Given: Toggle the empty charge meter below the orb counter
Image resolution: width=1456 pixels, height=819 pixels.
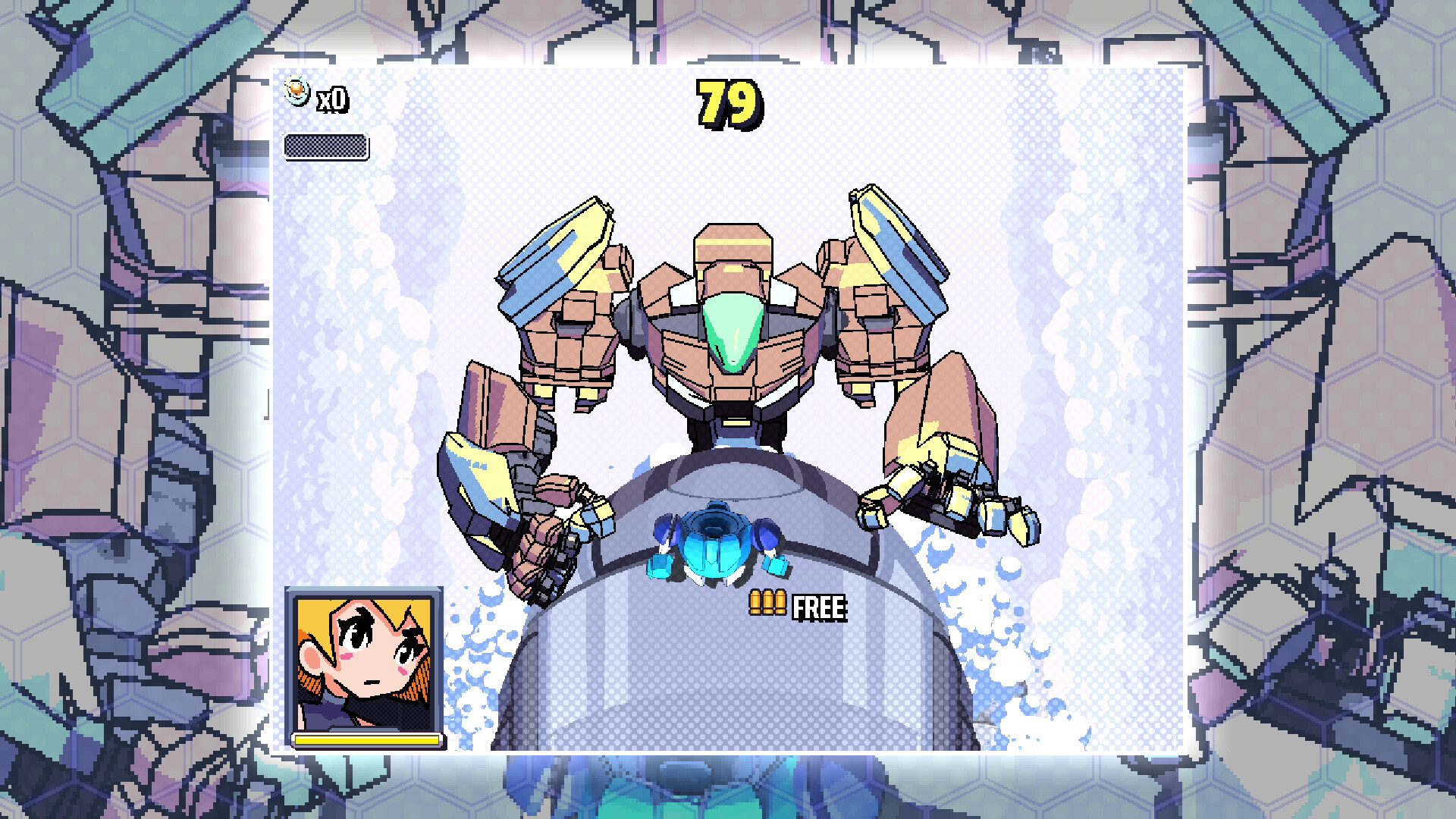Looking at the screenshot, I should pos(326,148).
